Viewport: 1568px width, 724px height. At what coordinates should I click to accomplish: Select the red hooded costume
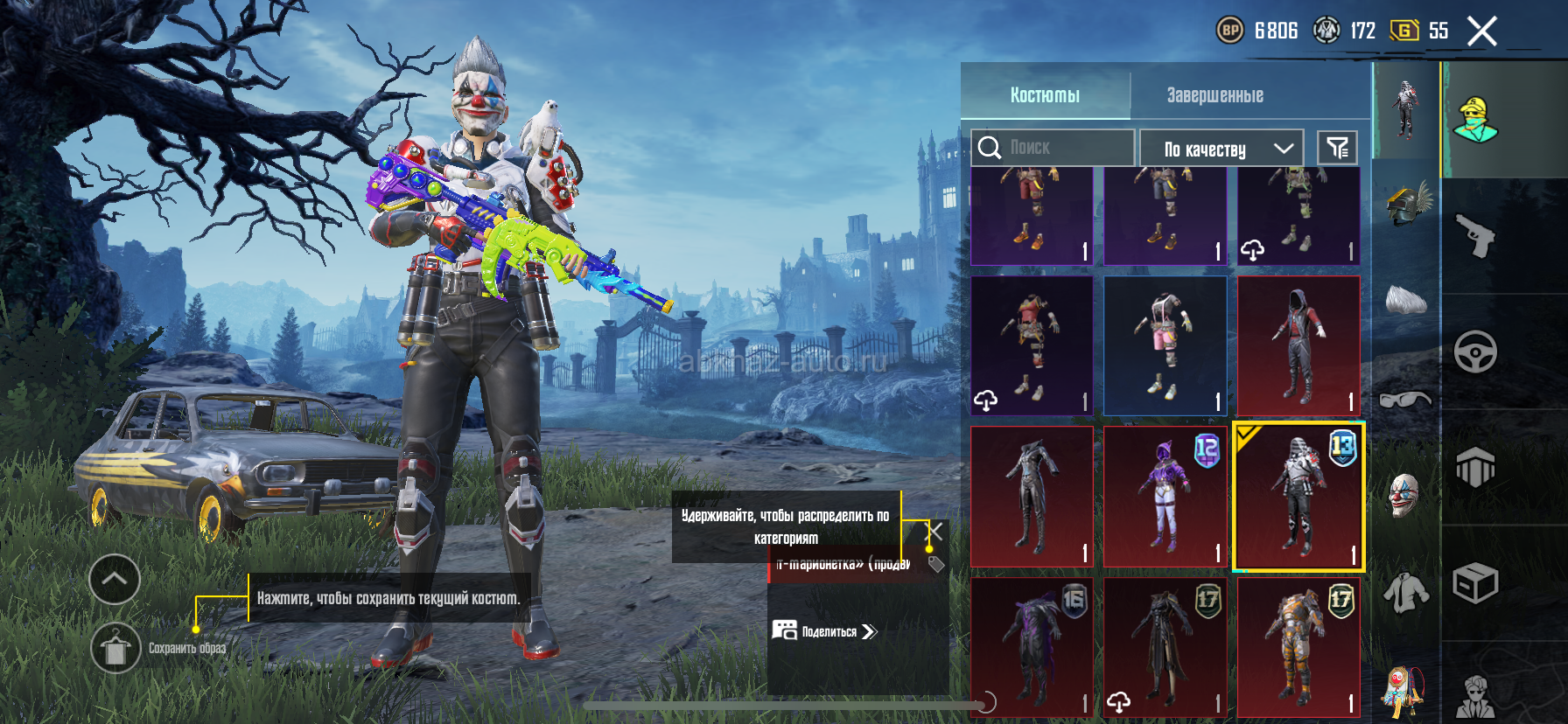[x=1298, y=346]
